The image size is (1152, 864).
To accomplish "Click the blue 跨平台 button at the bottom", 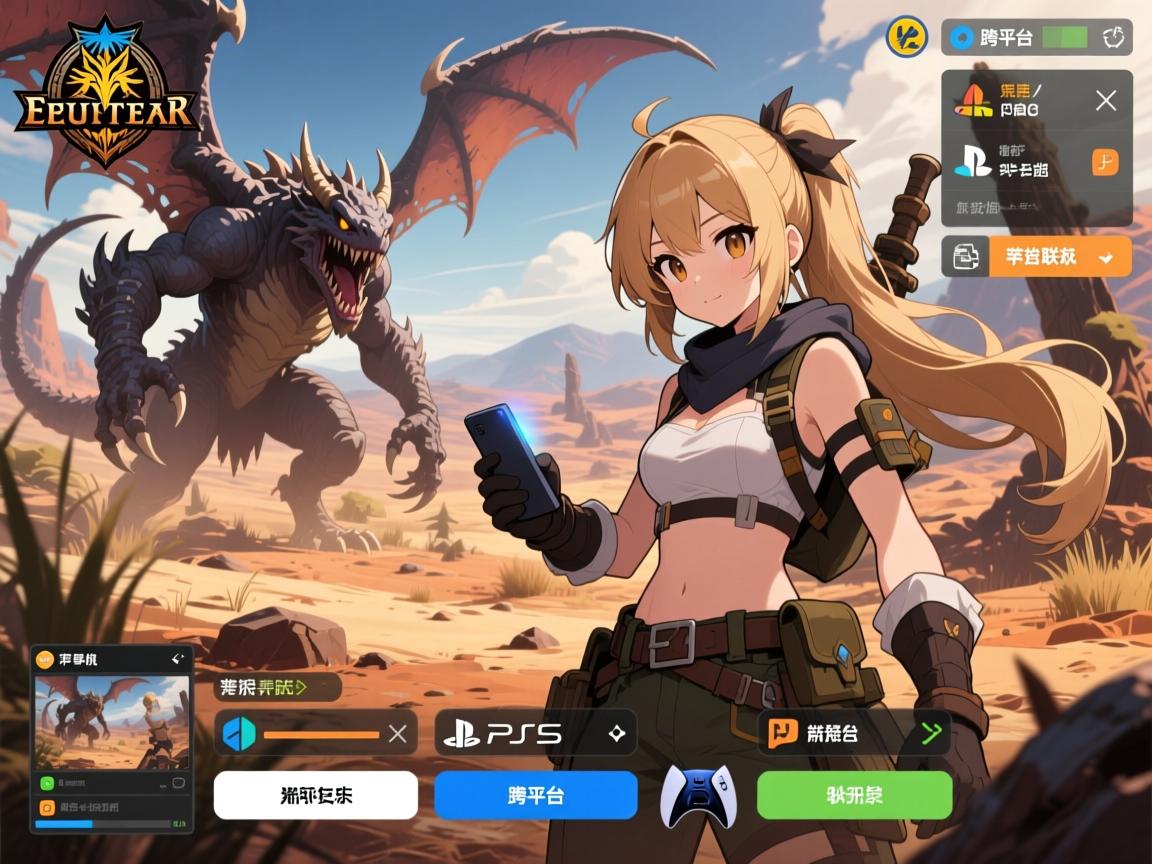I will (535, 796).
